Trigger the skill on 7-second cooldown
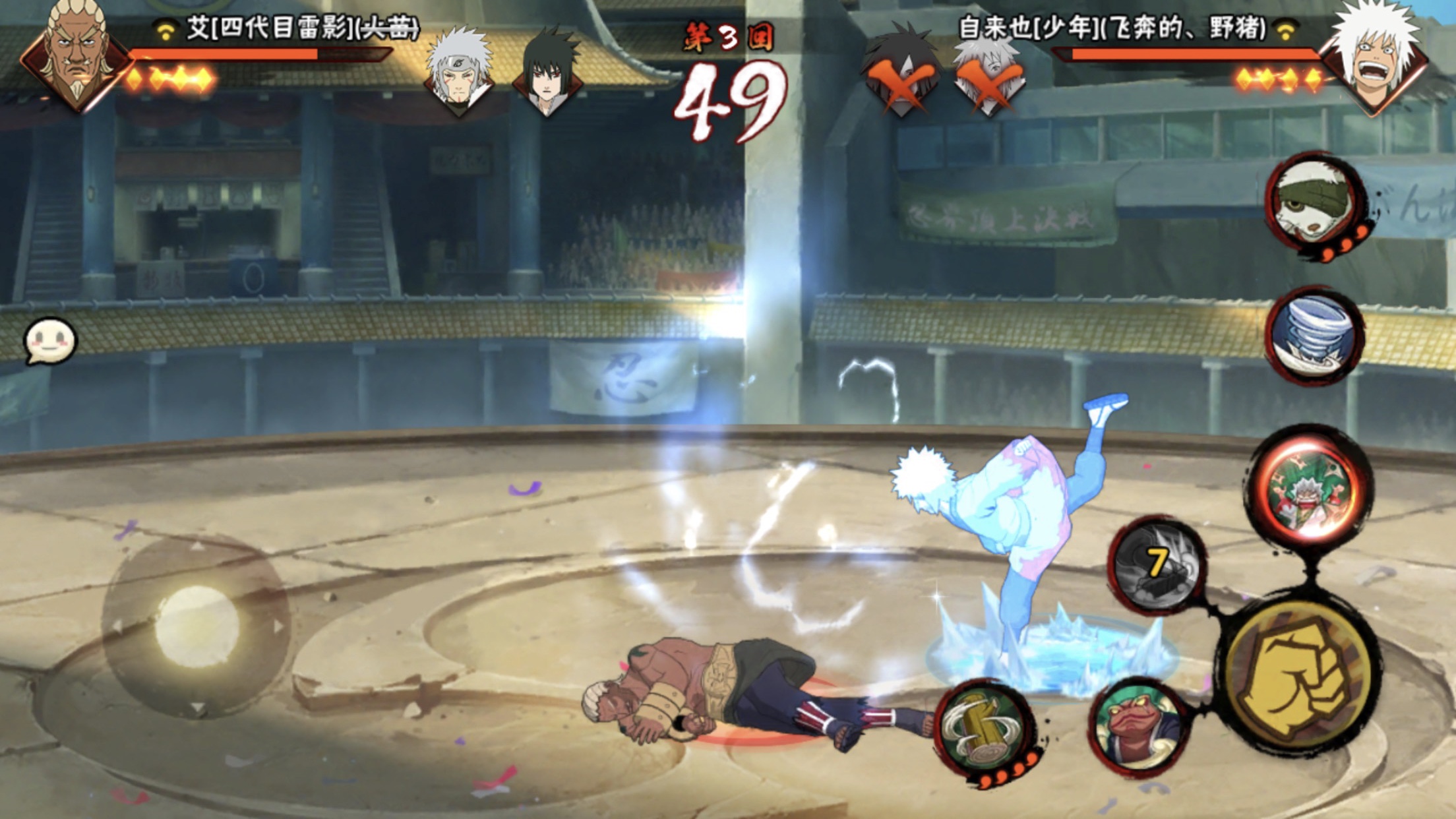Screen dimensions: 1456x819 click(x=1157, y=564)
